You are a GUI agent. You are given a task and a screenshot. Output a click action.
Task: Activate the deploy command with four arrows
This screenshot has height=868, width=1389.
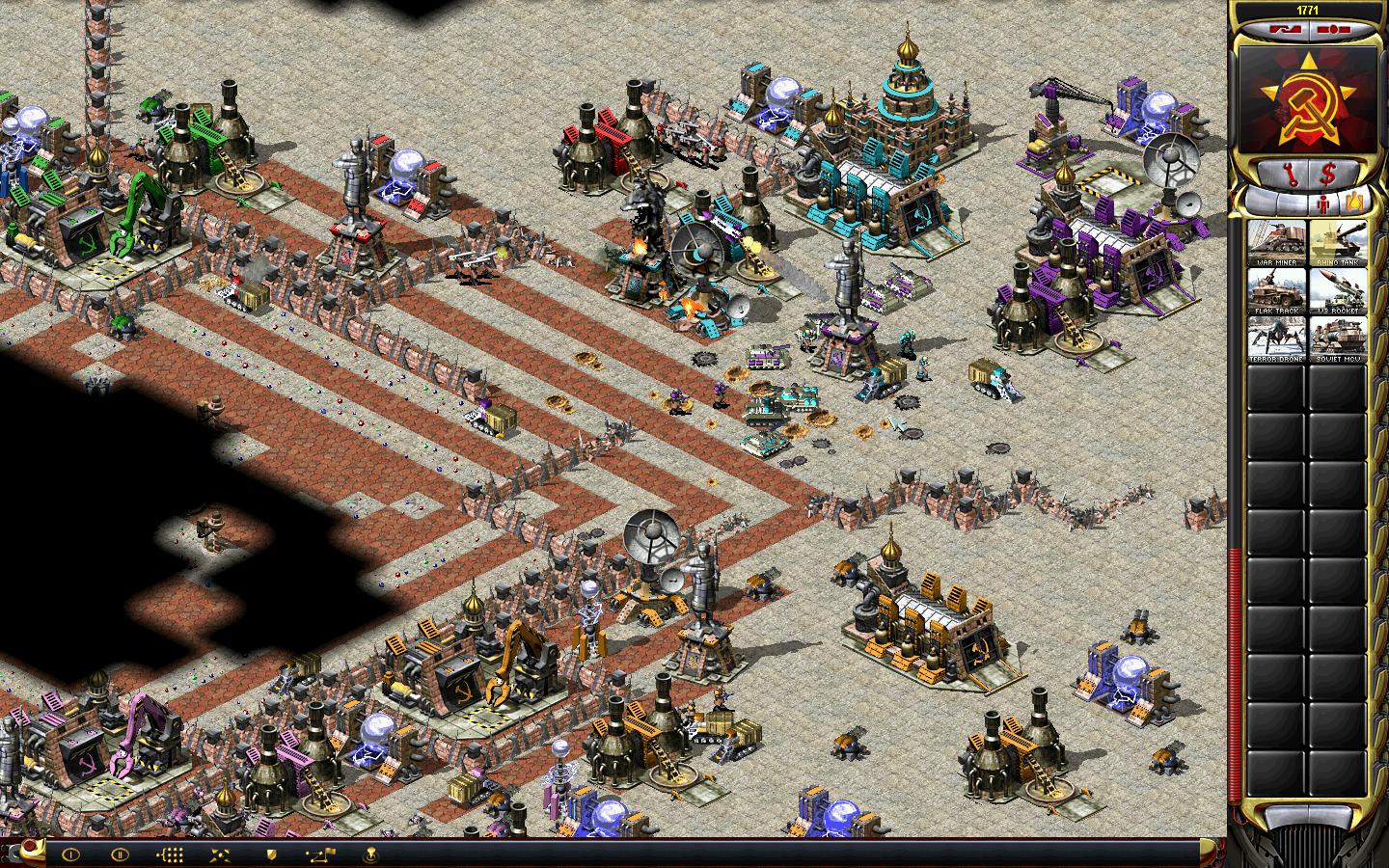[220, 854]
